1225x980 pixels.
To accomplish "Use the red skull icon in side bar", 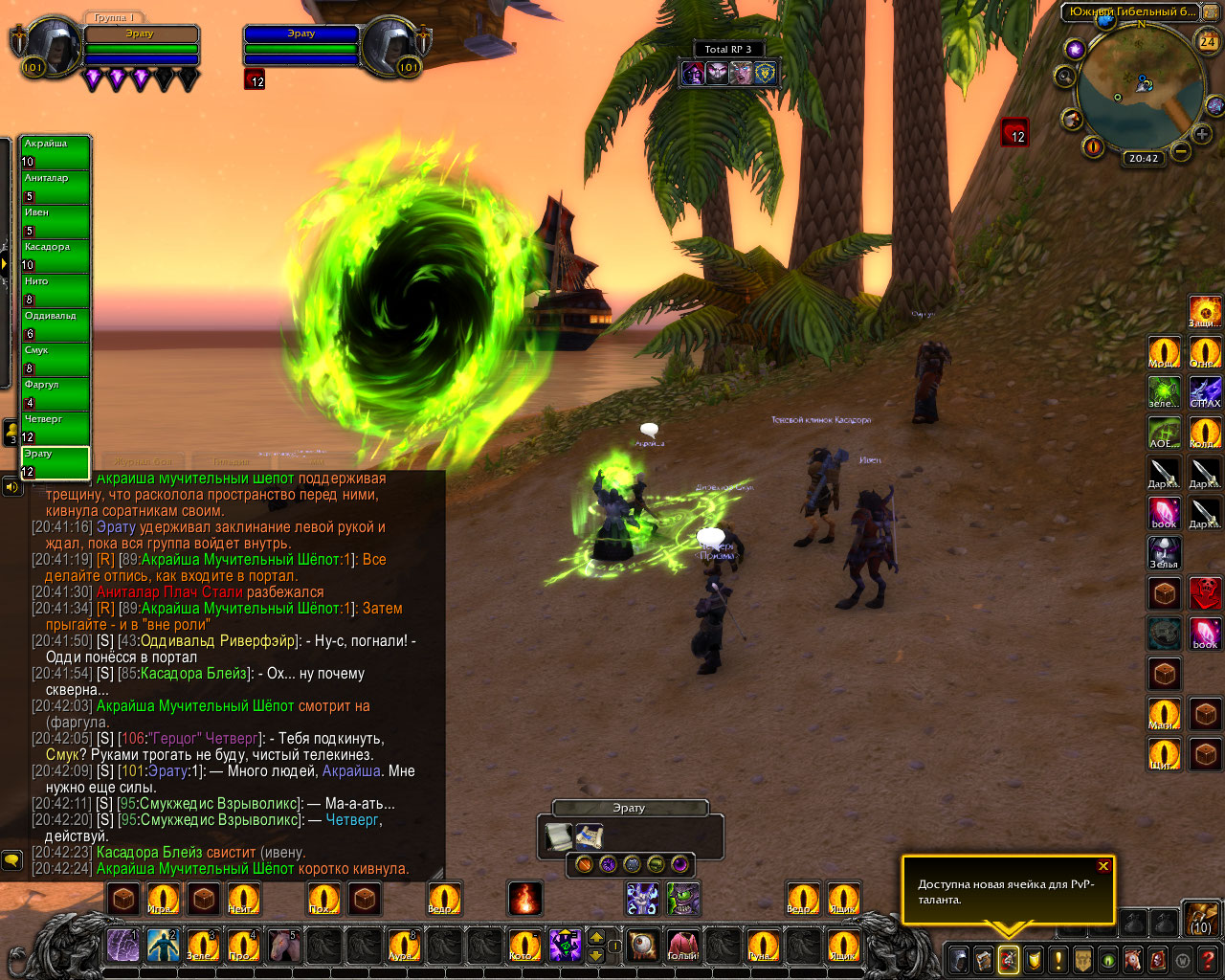I will pyautogui.click(x=1205, y=592).
